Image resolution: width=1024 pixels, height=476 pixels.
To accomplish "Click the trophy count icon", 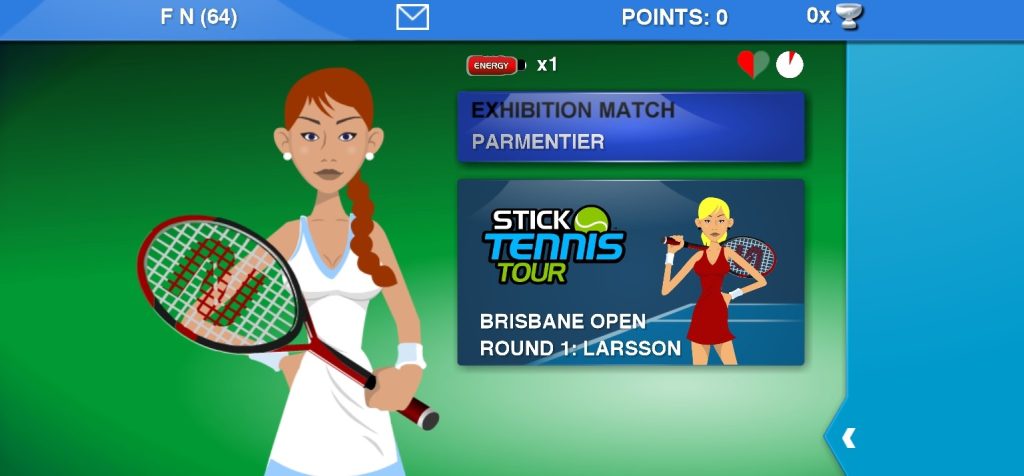I will coord(850,16).
